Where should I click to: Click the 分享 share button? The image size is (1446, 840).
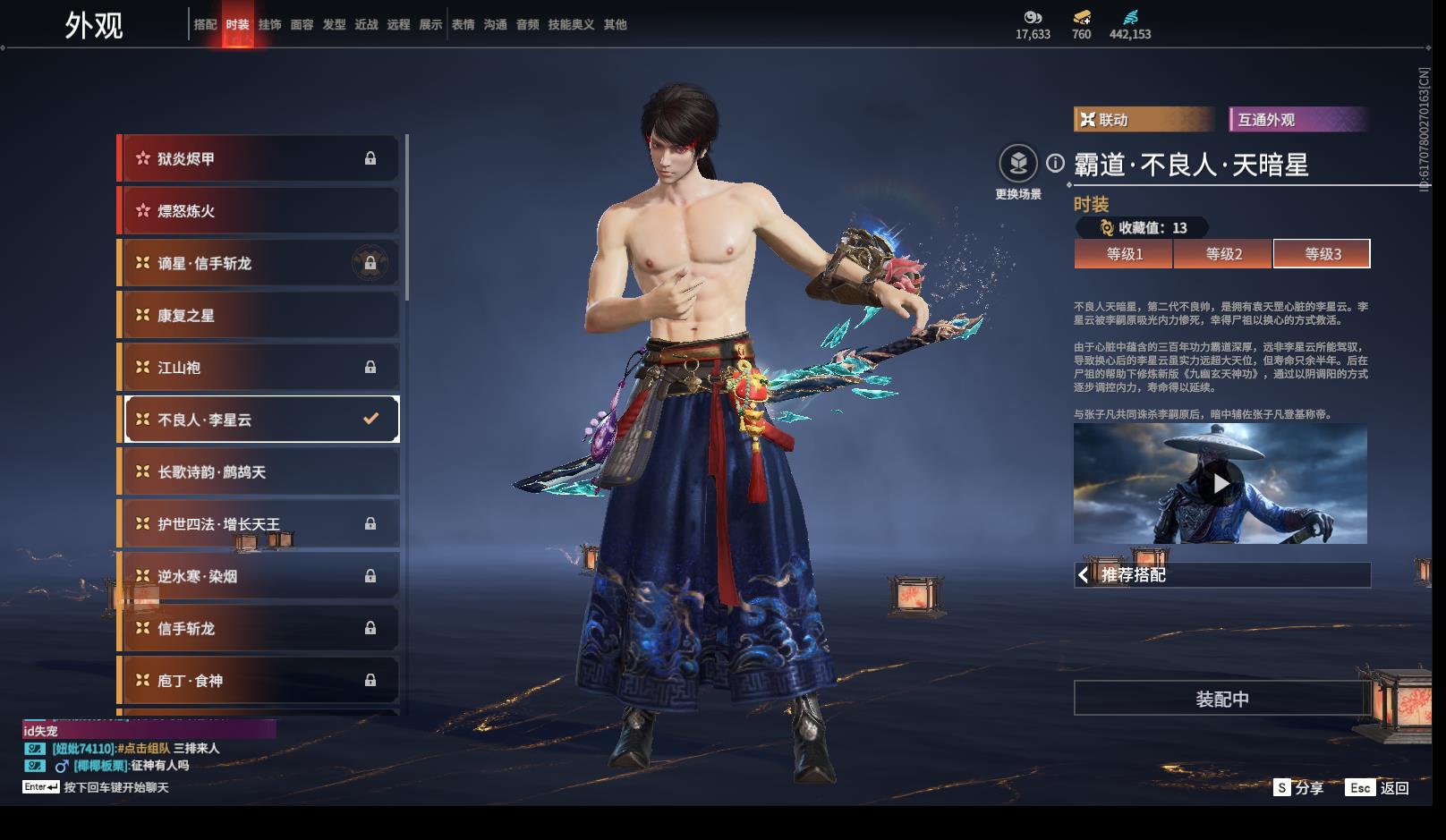pos(1299,787)
